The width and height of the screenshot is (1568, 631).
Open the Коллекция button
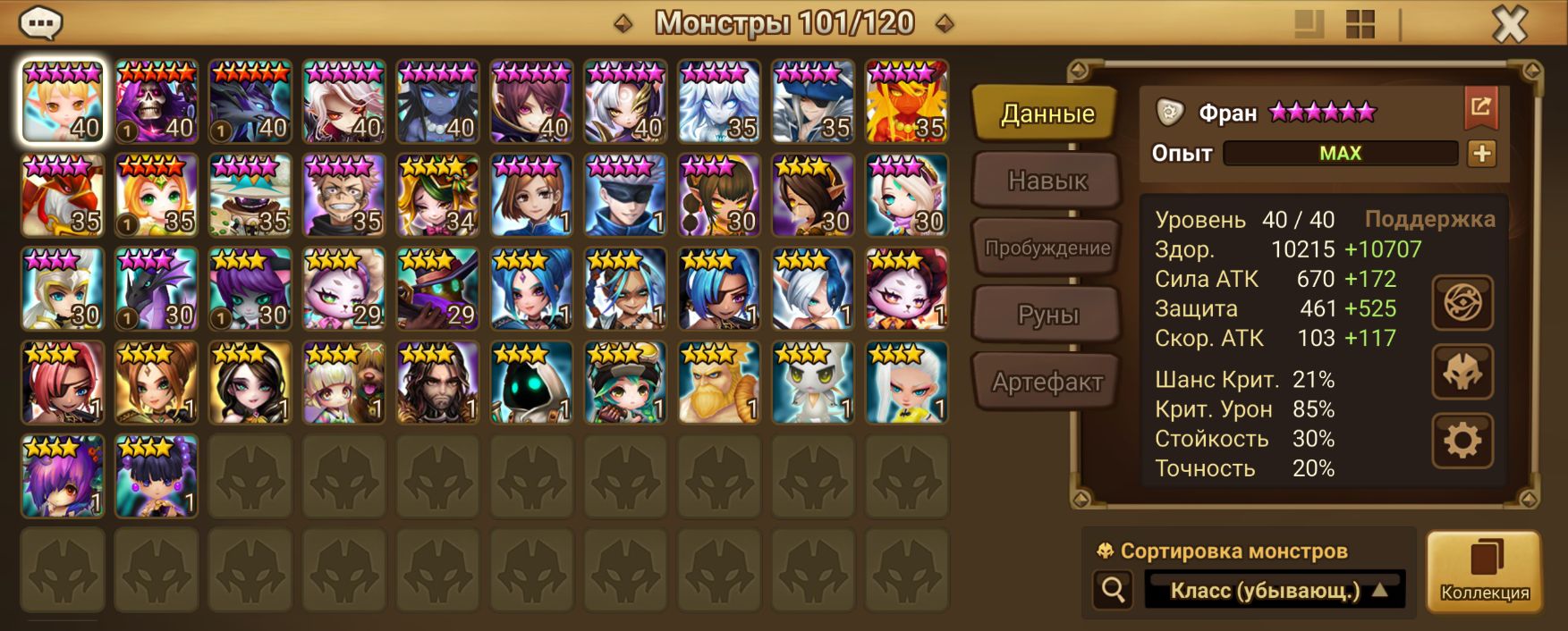(1484, 571)
